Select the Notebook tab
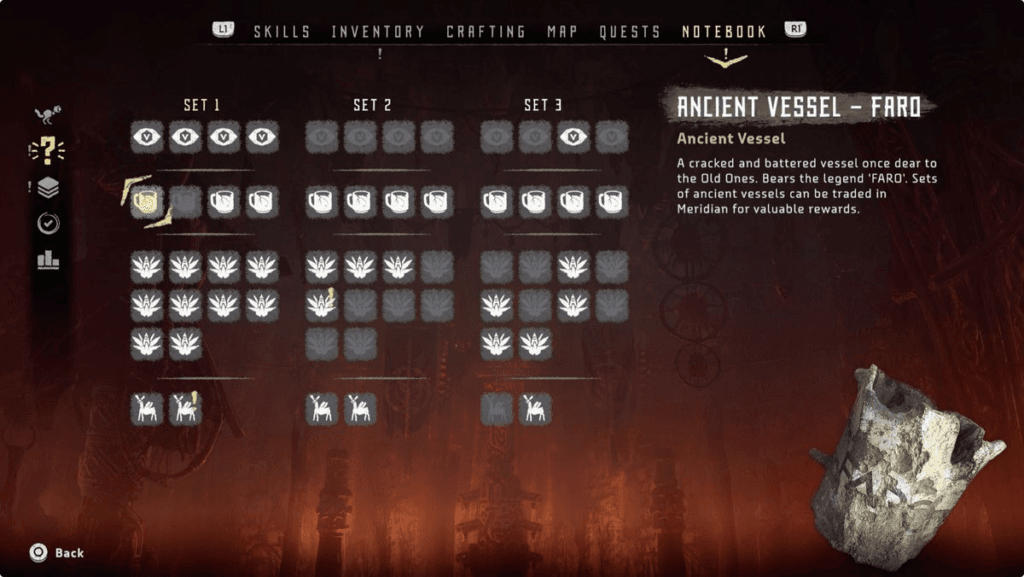The height and width of the screenshot is (577, 1024). [x=724, y=32]
